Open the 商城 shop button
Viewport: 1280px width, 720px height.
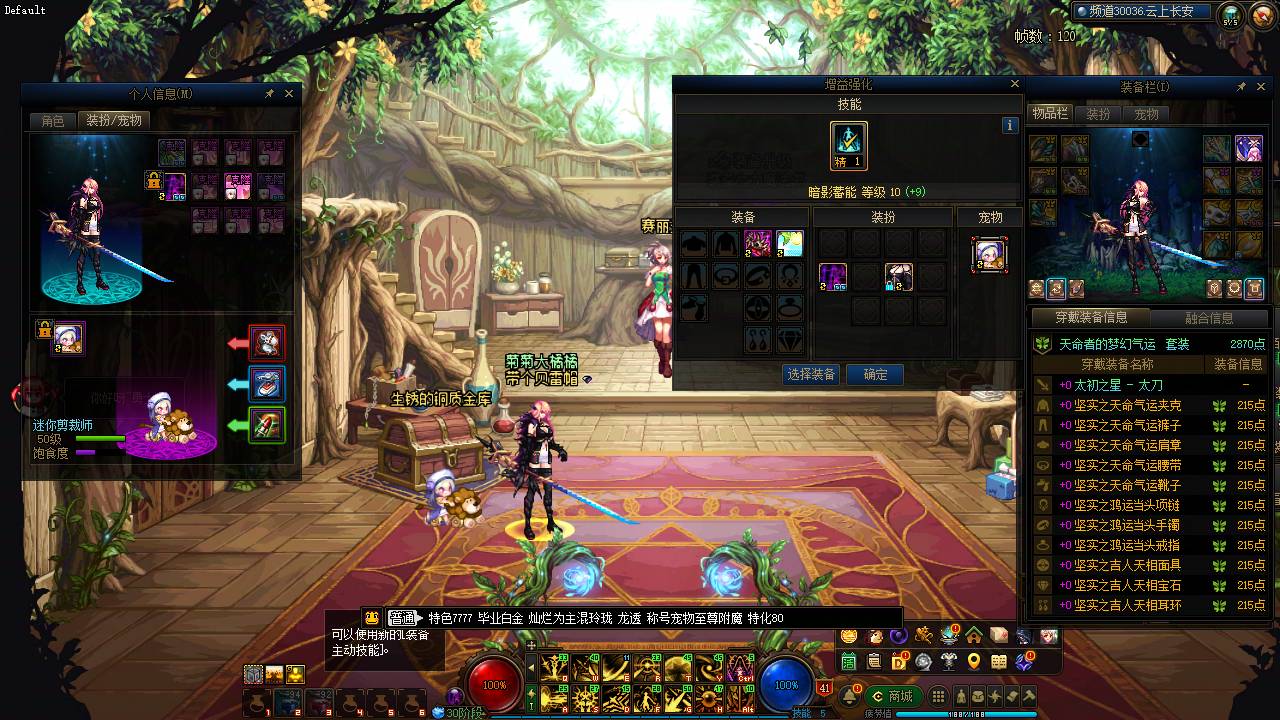(892, 696)
